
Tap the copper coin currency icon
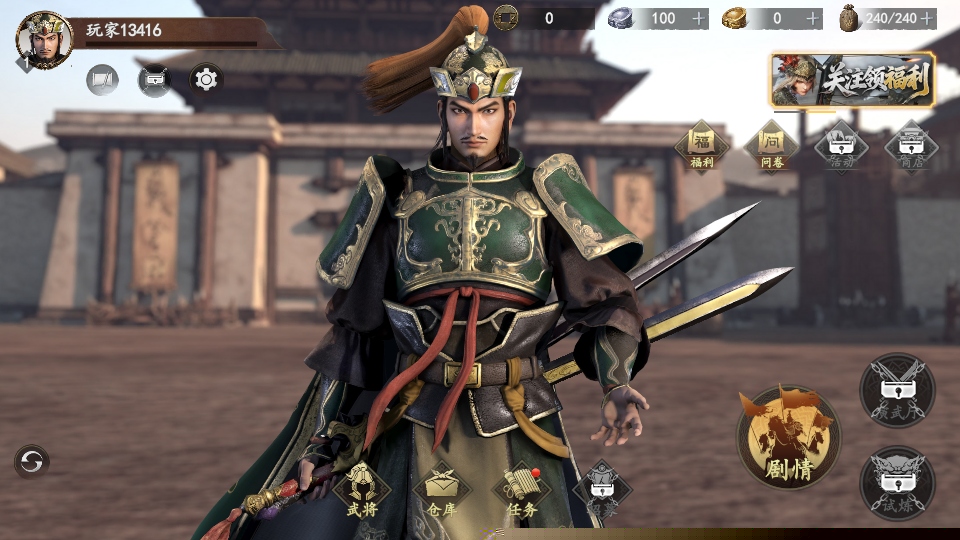point(506,18)
